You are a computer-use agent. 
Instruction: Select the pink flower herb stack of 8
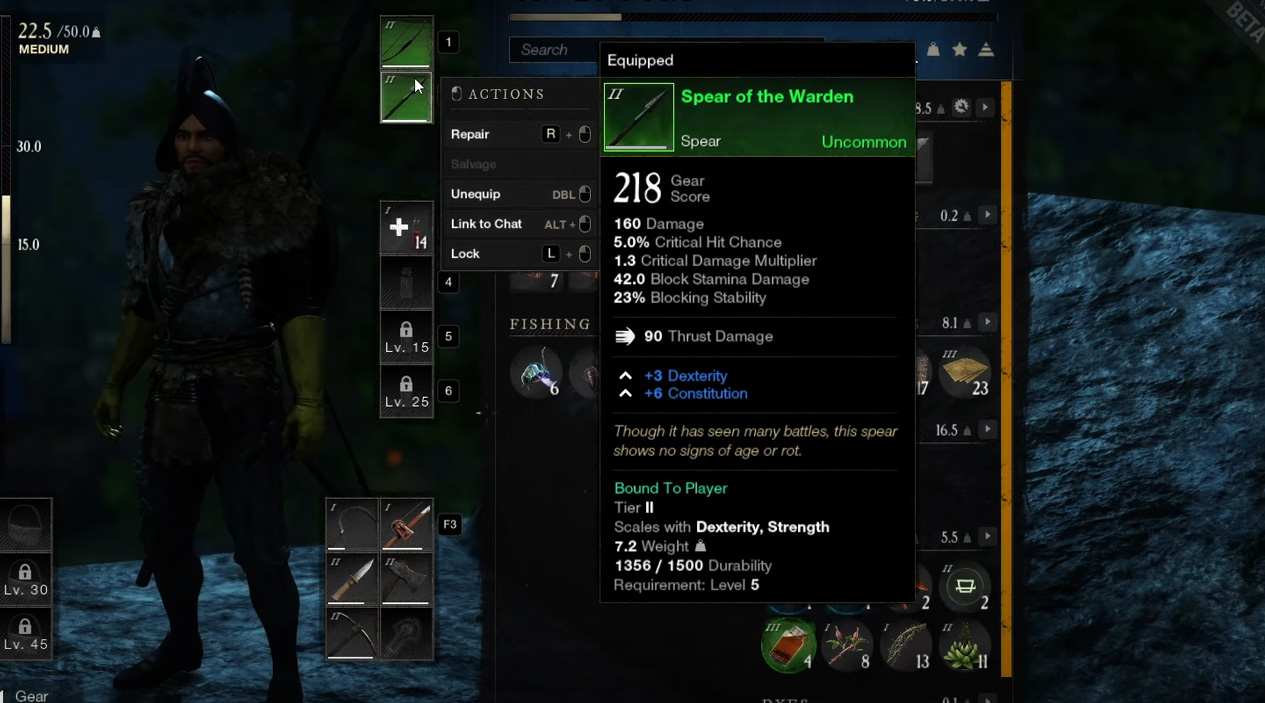(846, 645)
